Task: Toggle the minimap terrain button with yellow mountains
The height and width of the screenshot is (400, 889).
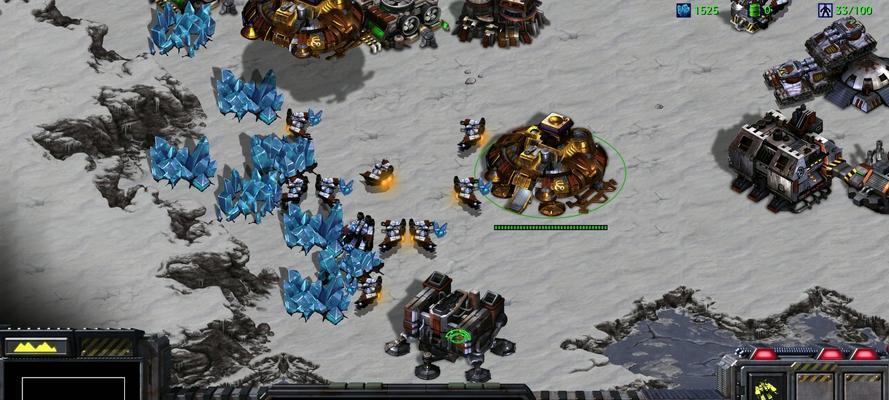Action: click(x=36, y=346)
